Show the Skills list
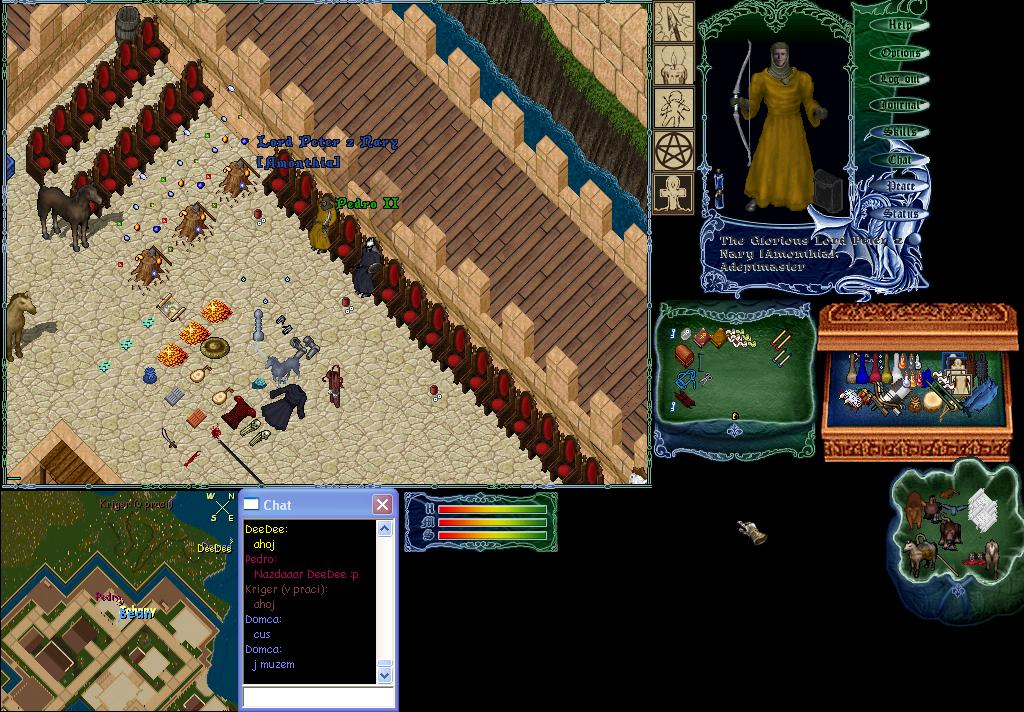This screenshot has width=1024, height=712. coord(899,132)
